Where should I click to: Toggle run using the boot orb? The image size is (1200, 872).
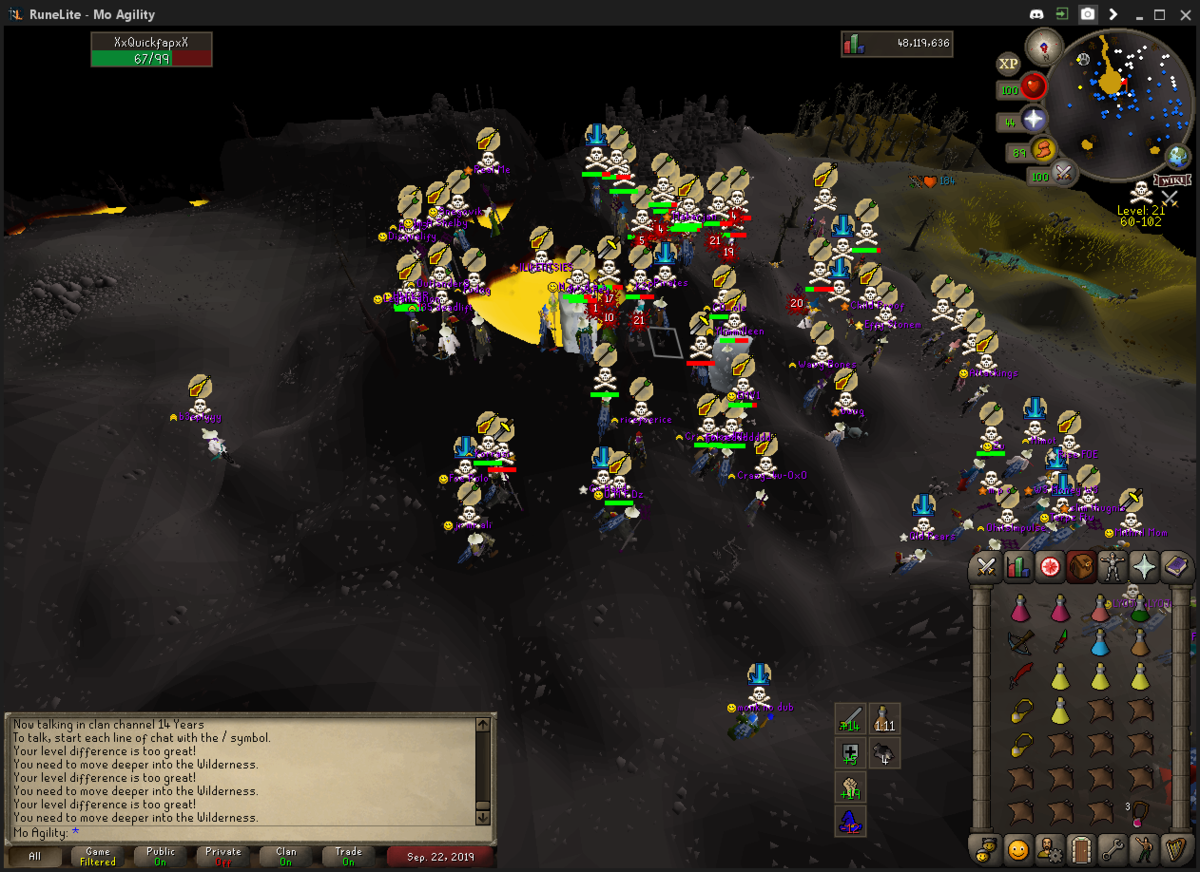point(1046,152)
